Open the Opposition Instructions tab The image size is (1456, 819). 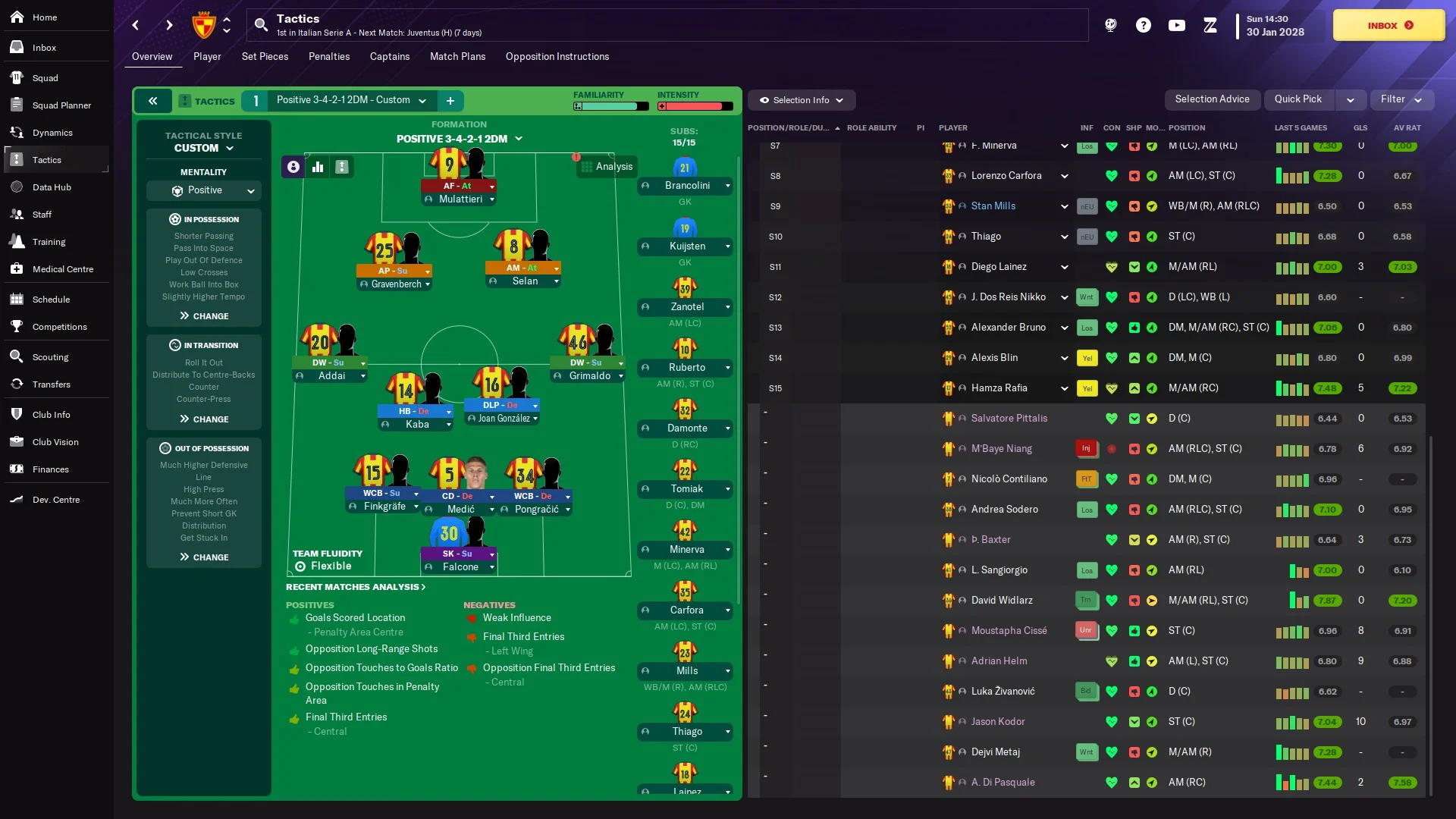pyautogui.click(x=557, y=57)
